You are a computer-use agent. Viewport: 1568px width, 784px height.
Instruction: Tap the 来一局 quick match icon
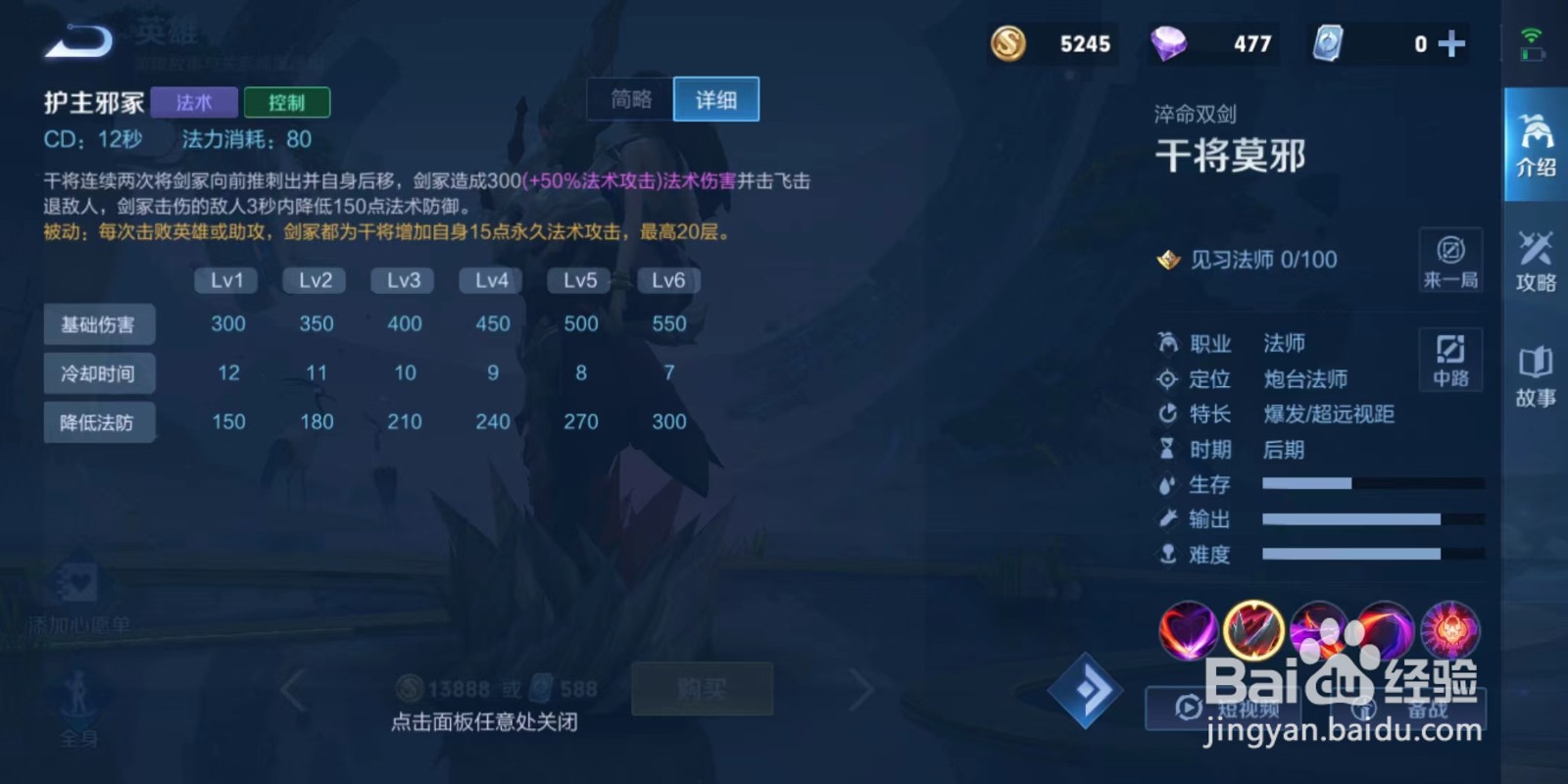point(1449,259)
